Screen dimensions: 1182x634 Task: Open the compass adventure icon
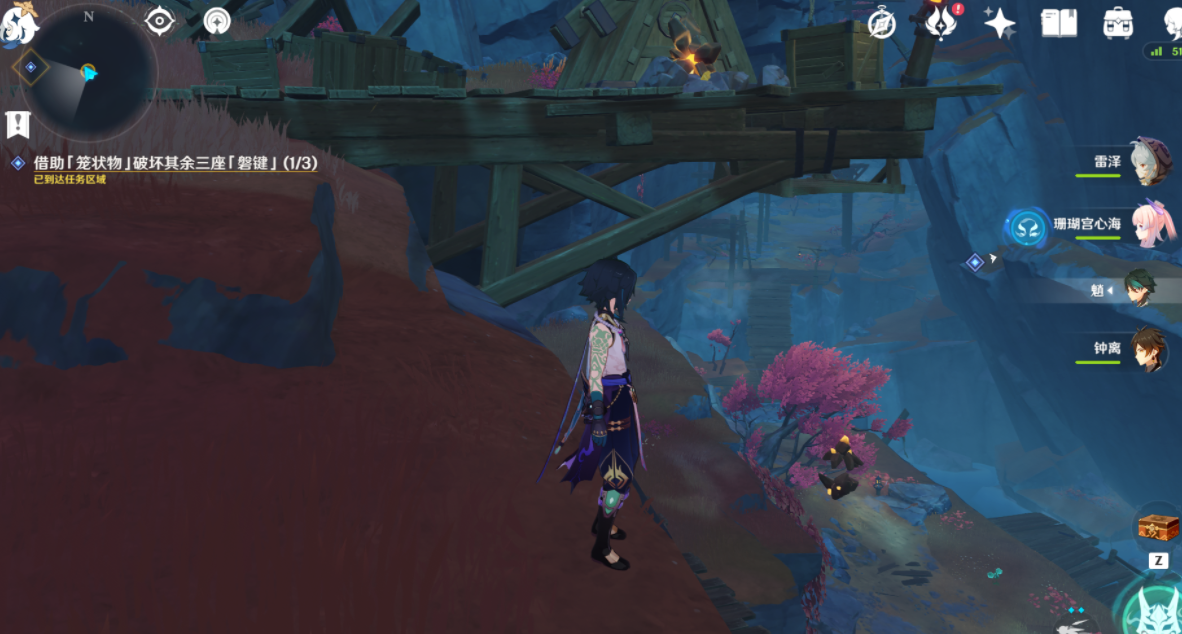coord(881,23)
